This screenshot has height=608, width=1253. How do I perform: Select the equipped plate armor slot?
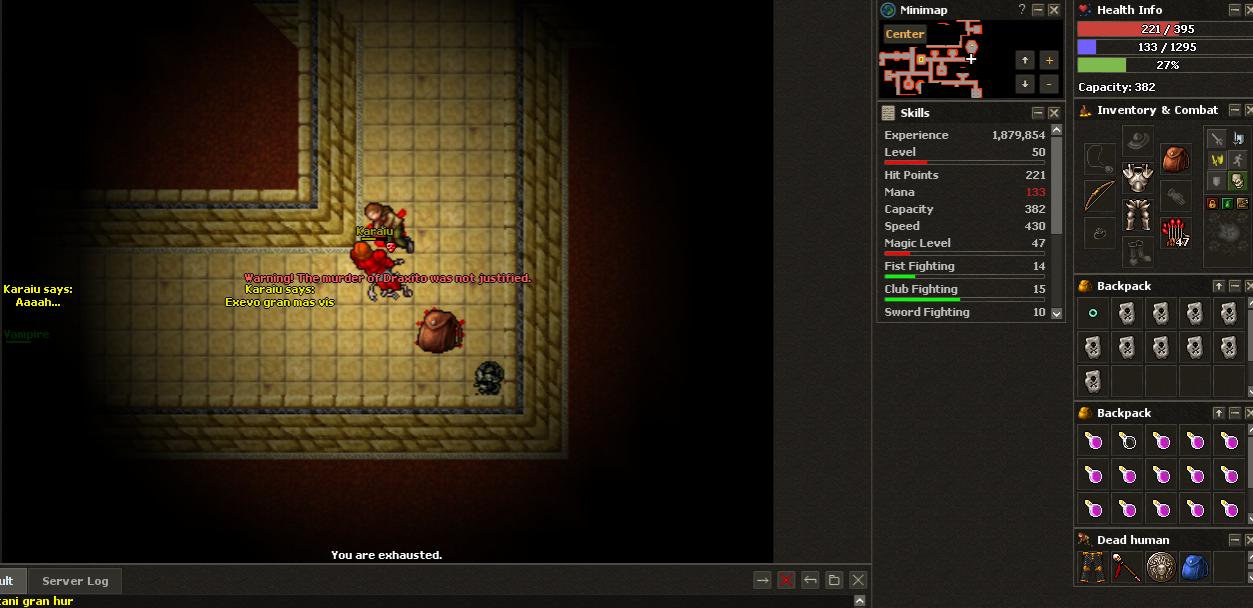click(x=1137, y=177)
